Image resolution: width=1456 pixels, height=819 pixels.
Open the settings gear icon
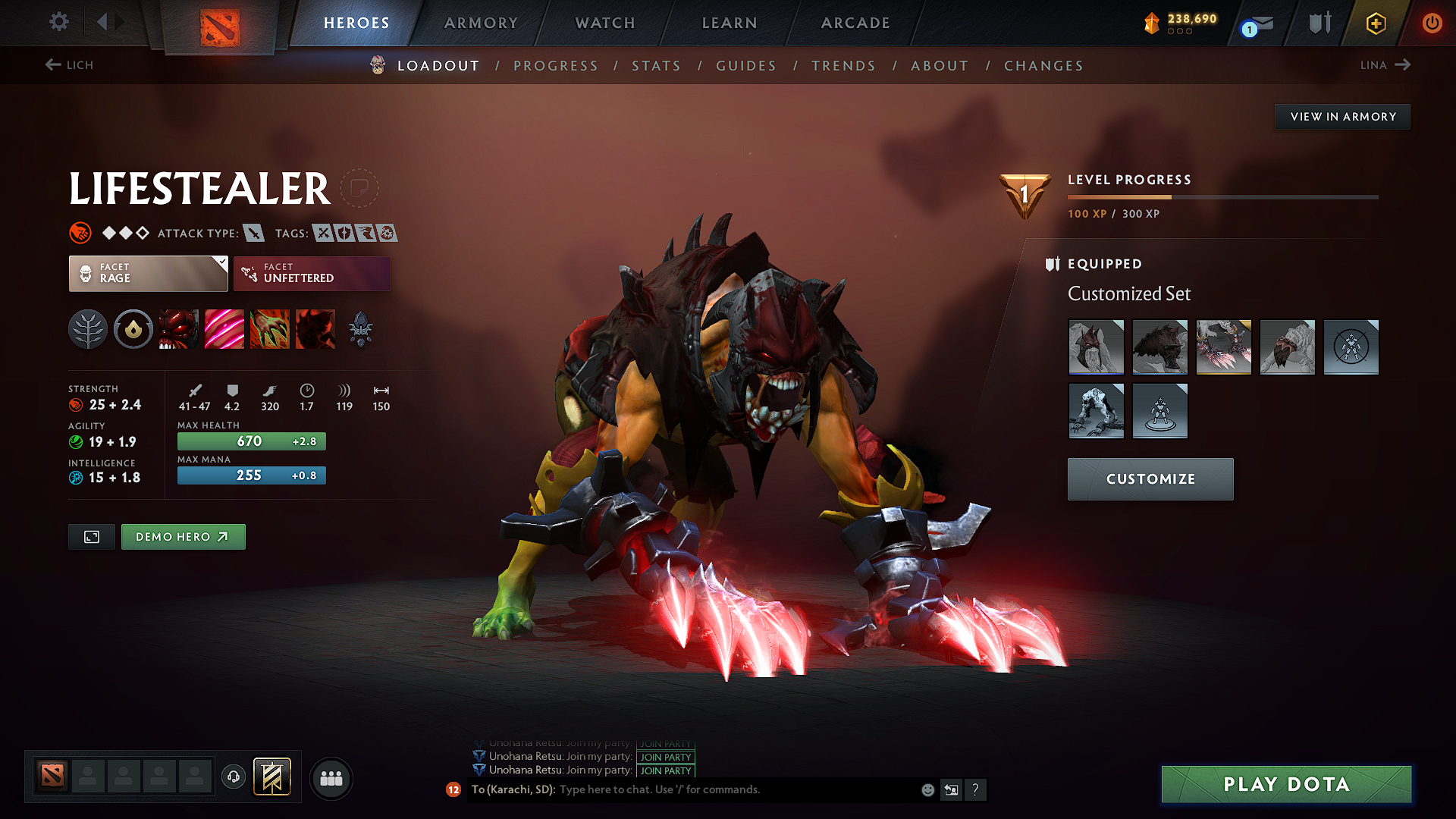coord(58,23)
